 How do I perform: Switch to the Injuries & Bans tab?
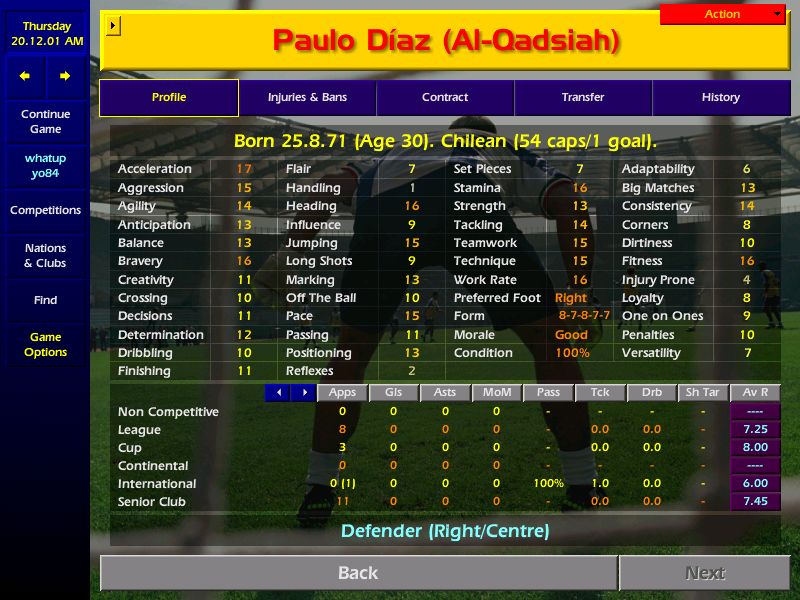point(307,98)
